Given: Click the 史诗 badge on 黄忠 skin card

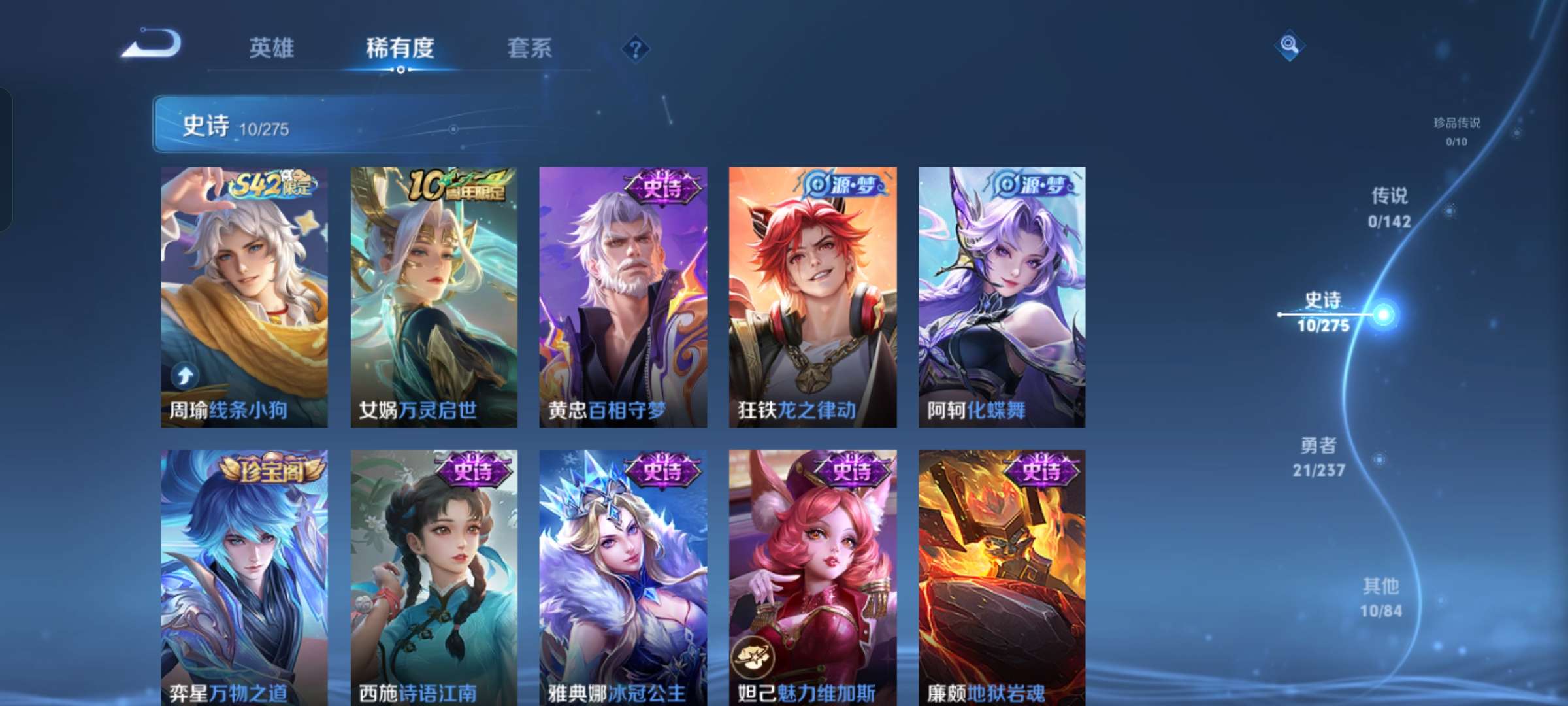Looking at the screenshot, I should click(x=661, y=186).
